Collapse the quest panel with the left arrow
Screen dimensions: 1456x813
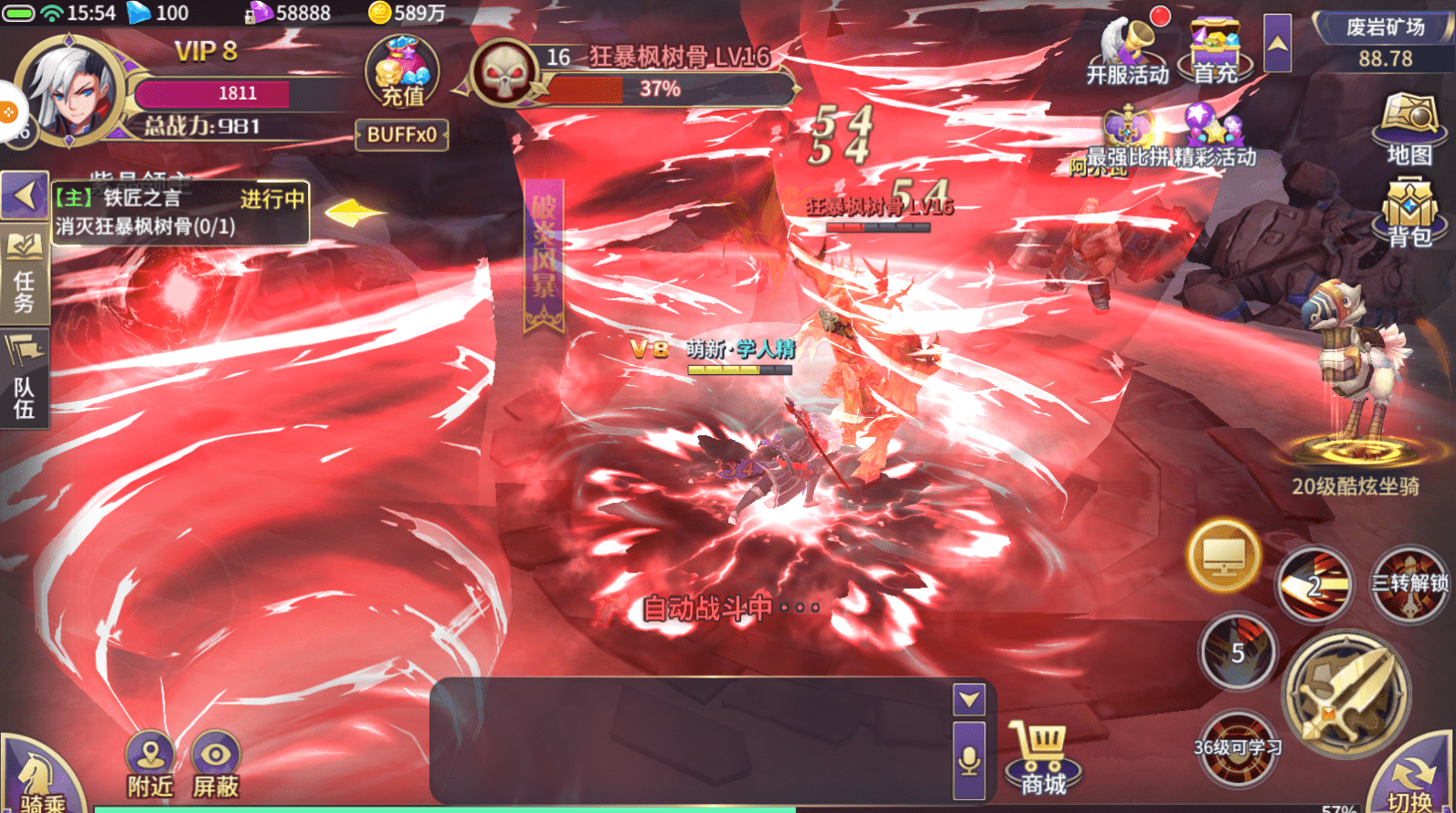tap(25, 195)
